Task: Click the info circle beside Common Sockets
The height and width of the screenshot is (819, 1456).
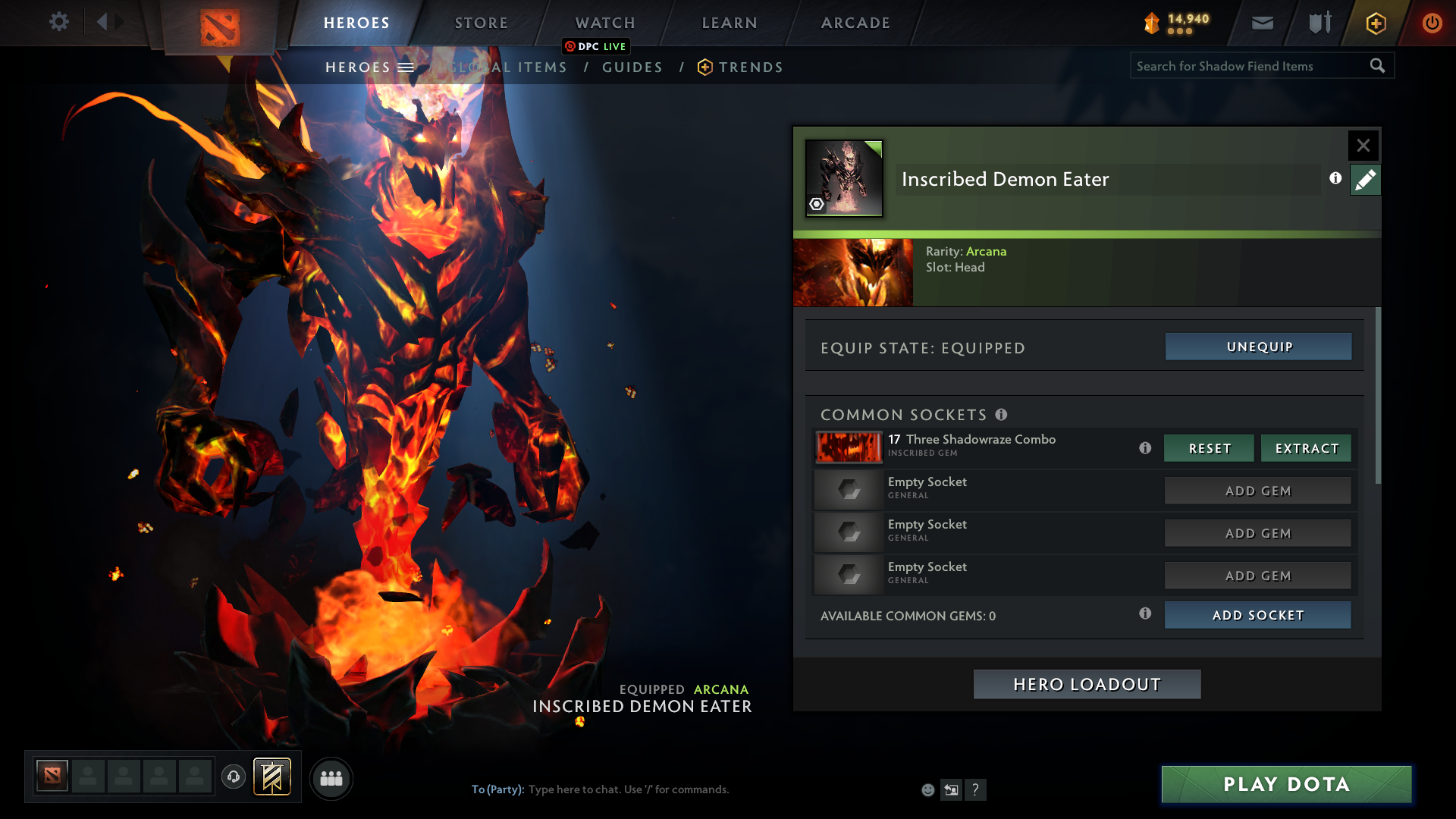Action: coord(1003,415)
